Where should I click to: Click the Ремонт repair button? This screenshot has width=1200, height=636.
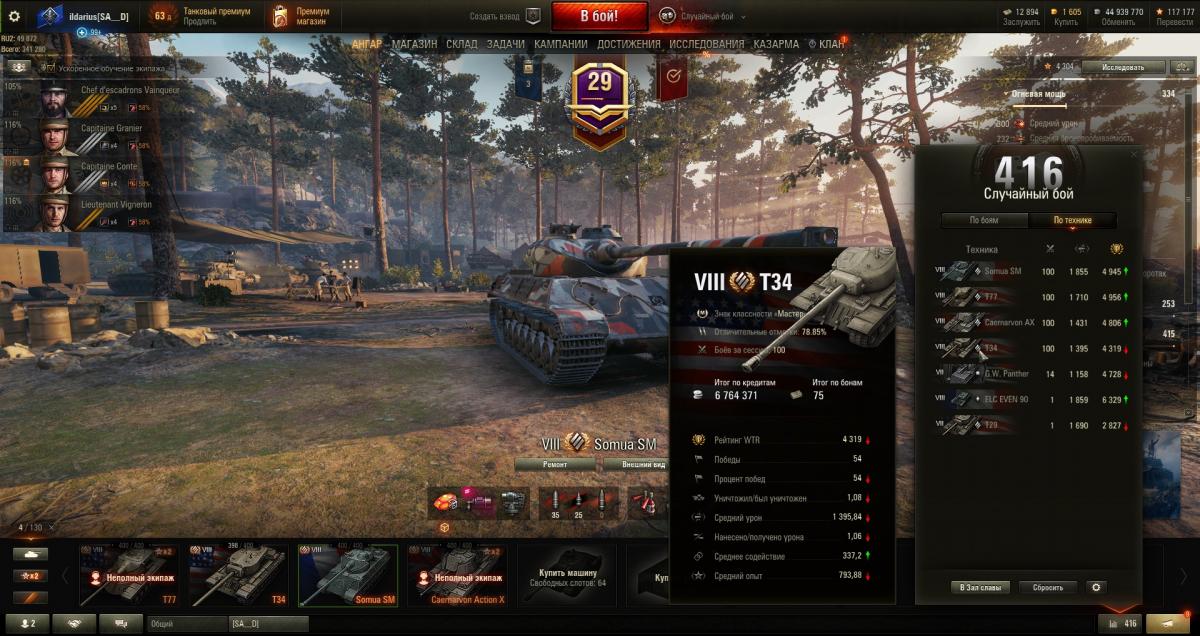556,465
